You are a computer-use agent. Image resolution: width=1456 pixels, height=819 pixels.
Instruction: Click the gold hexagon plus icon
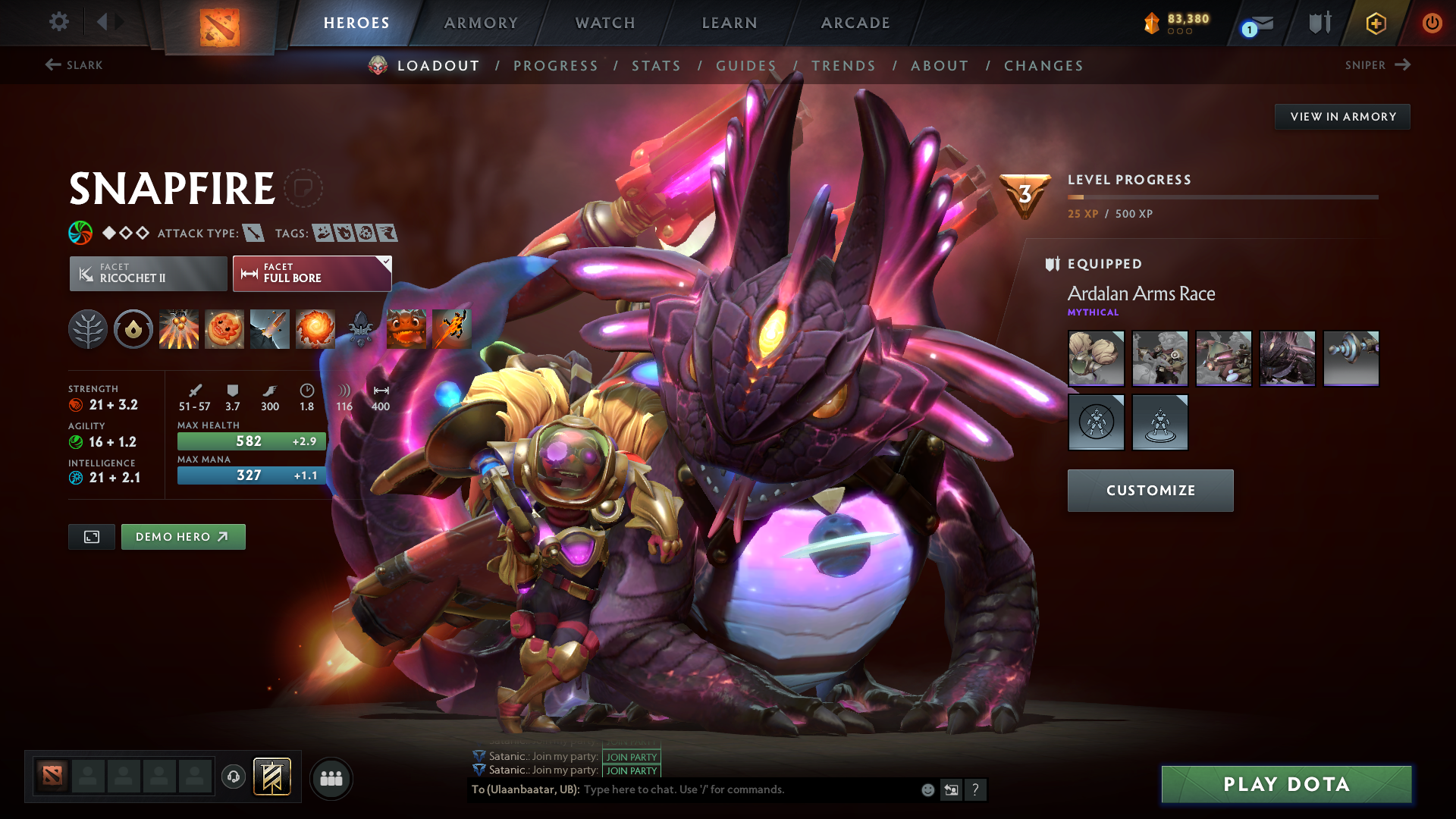pyautogui.click(x=1375, y=23)
